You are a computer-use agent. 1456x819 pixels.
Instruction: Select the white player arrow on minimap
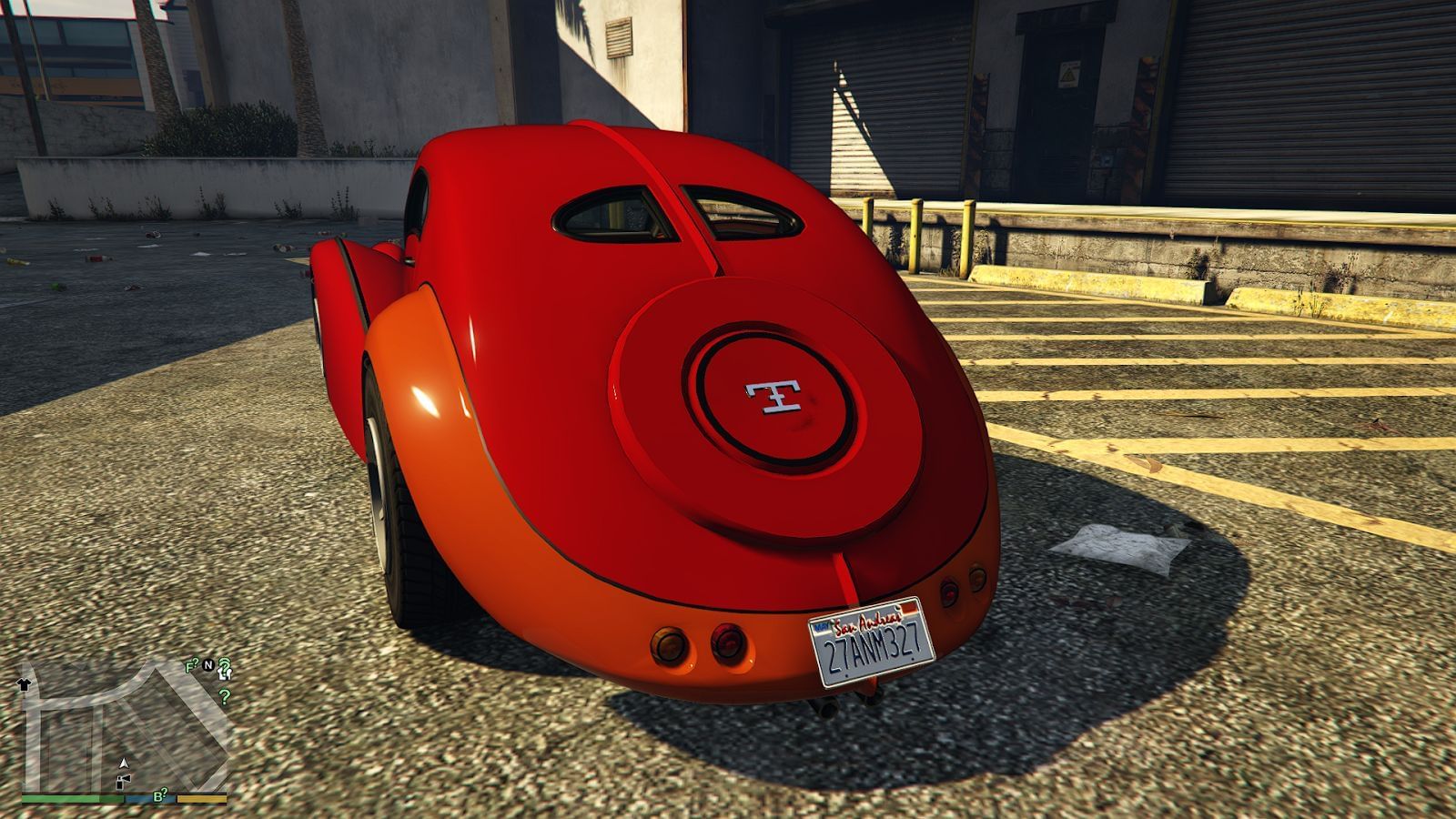tap(124, 763)
